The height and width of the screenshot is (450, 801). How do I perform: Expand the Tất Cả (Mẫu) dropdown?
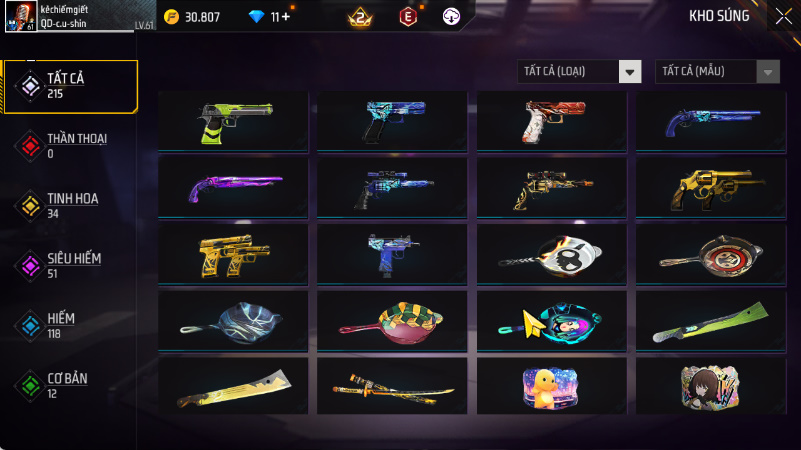(x=717, y=71)
